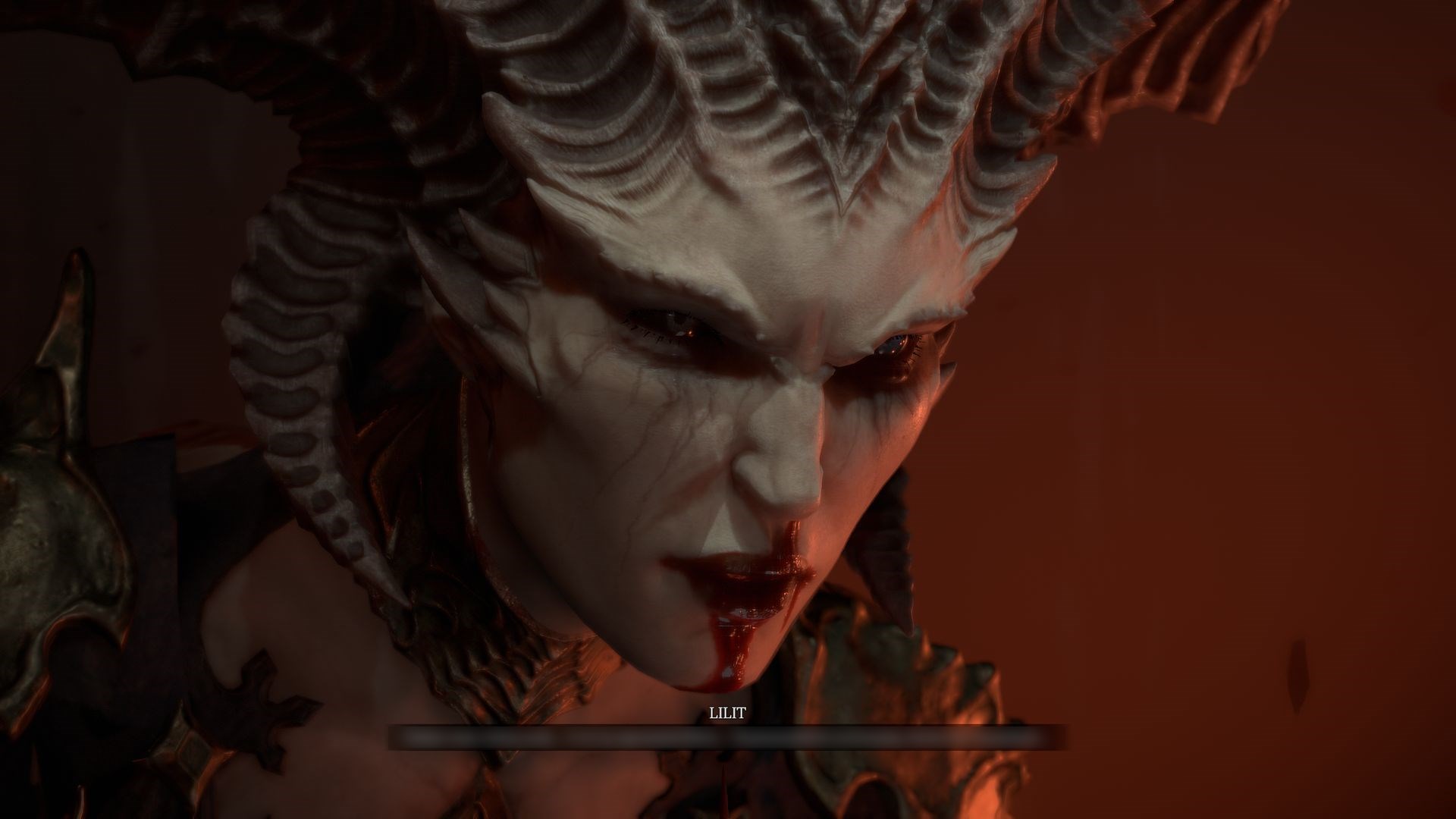Image resolution: width=1456 pixels, height=819 pixels.
Task: Click the left end of the dialogue bar
Action: [402, 736]
